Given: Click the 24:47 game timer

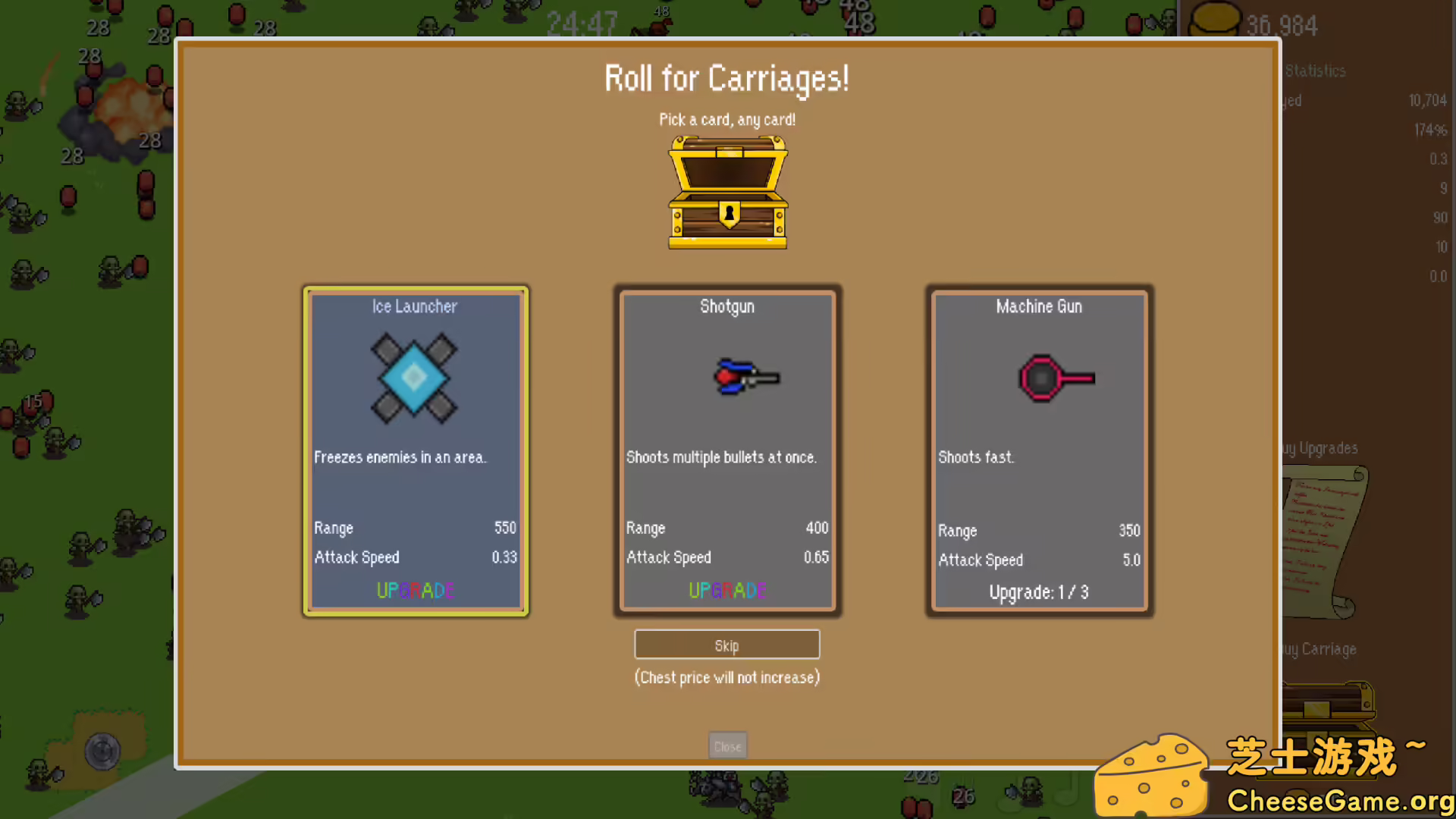Looking at the screenshot, I should pos(582,24).
